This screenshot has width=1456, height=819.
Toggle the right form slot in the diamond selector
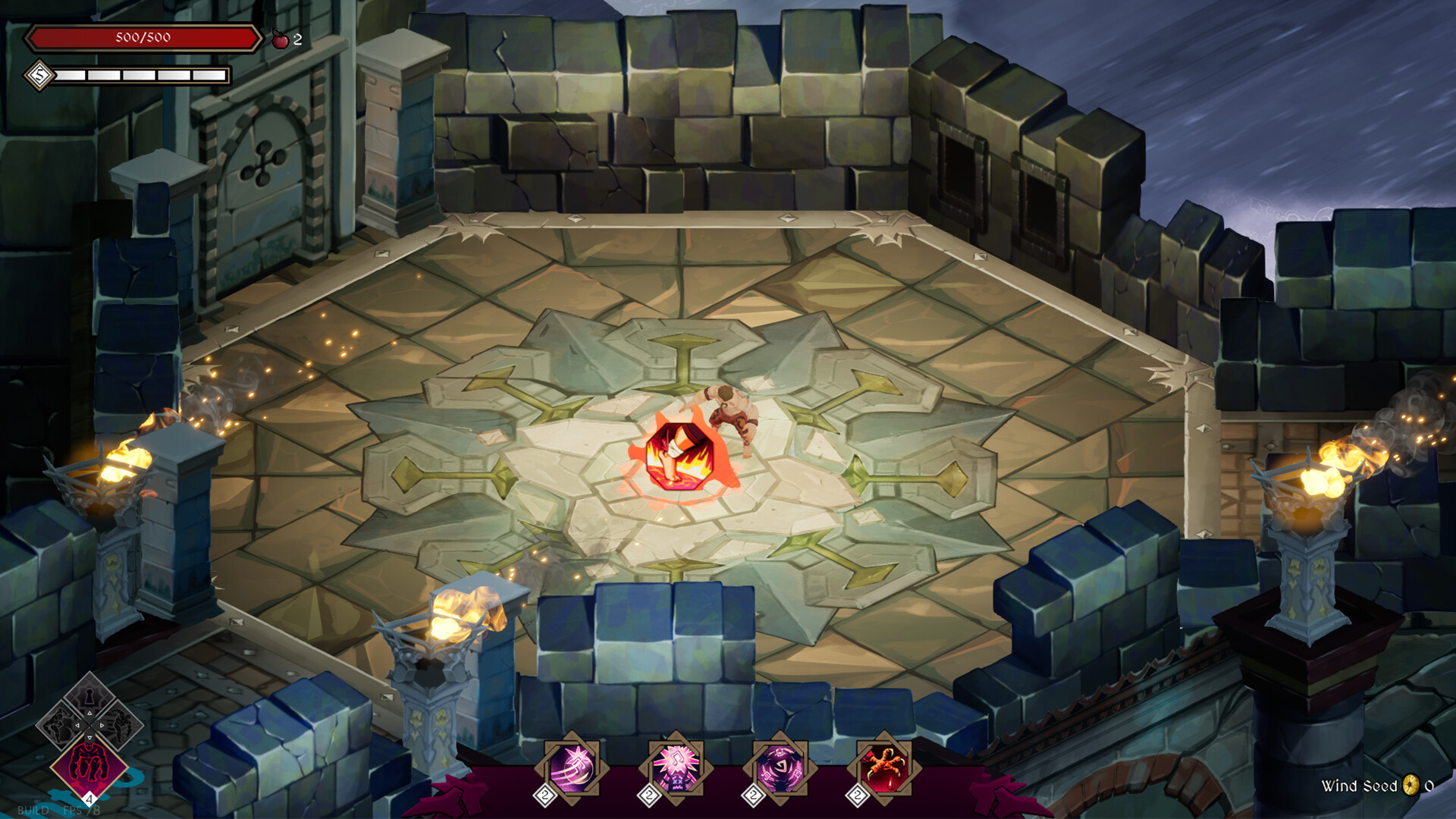coord(119,726)
